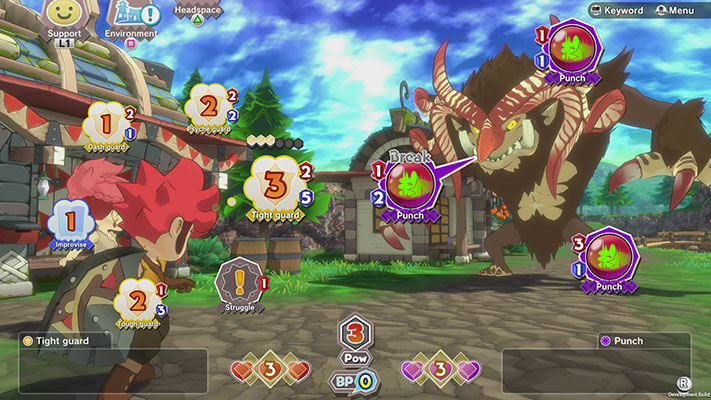Open the Support smiley icon
This screenshot has width=711, height=400.
click(64, 16)
